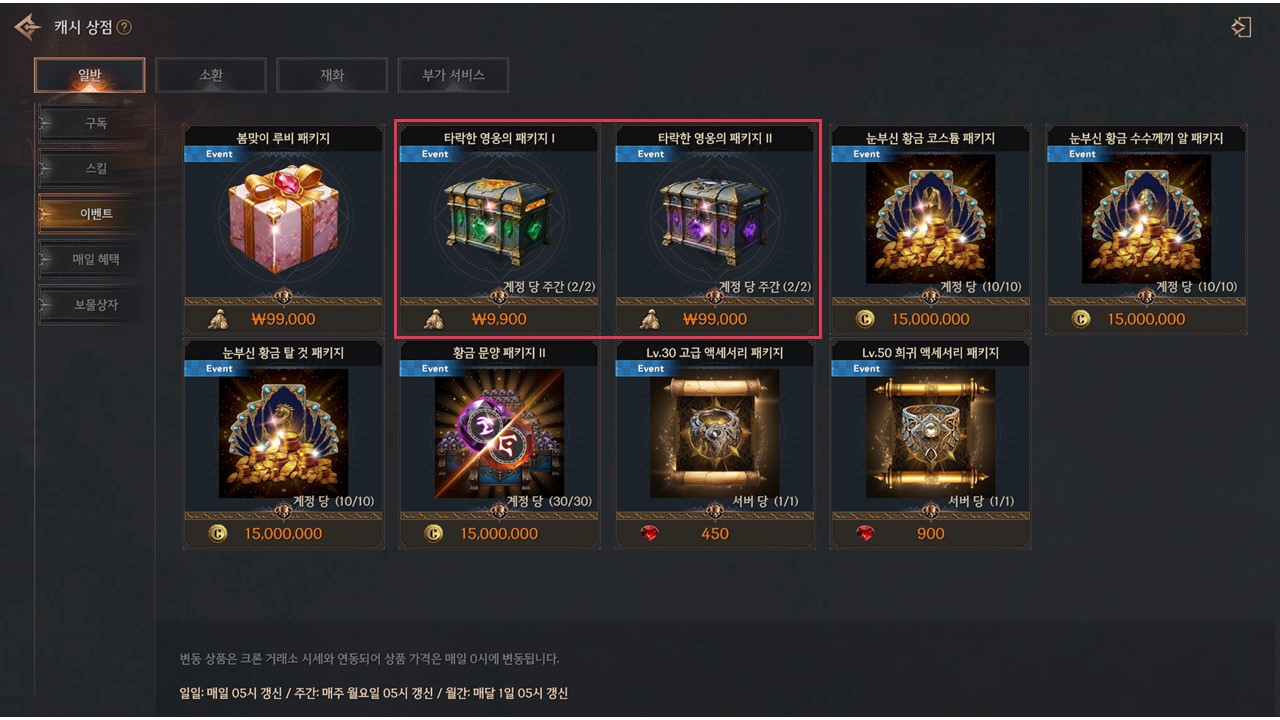Choose the 구독 category

tap(95, 124)
